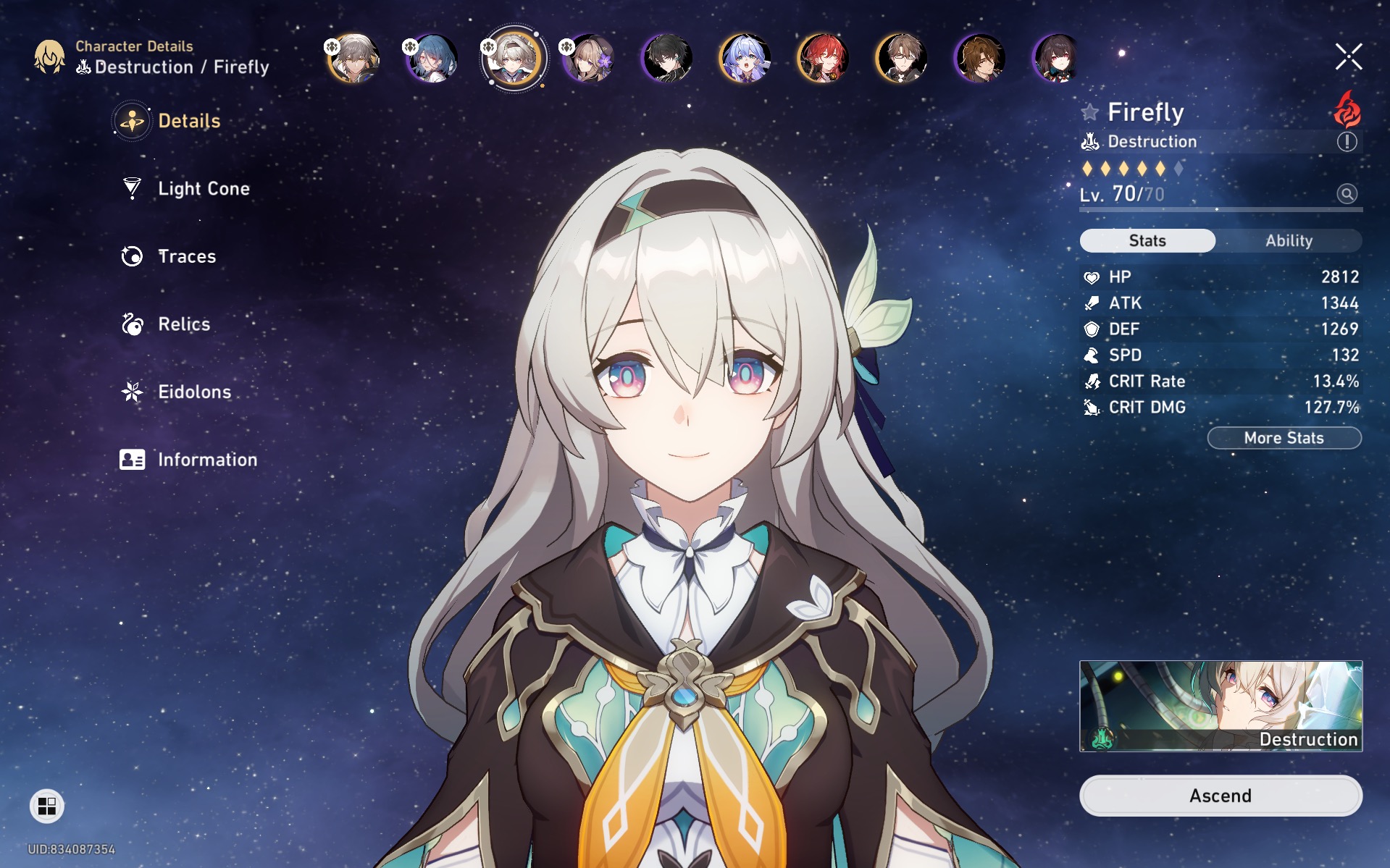The height and width of the screenshot is (868, 1390).
Task: Click the level progress bar under Lv. 70
Action: (x=1220, y=211)
